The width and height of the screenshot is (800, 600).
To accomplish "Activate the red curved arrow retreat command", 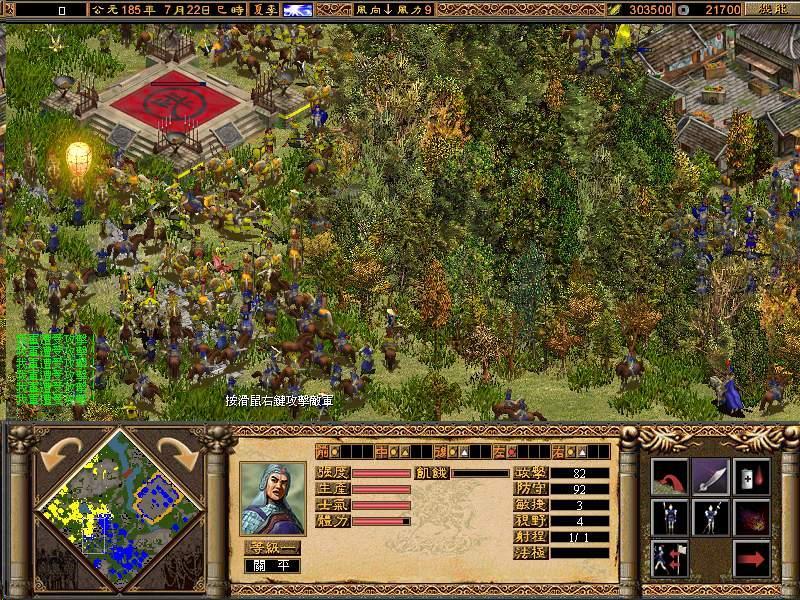I will tap(669, 476).
